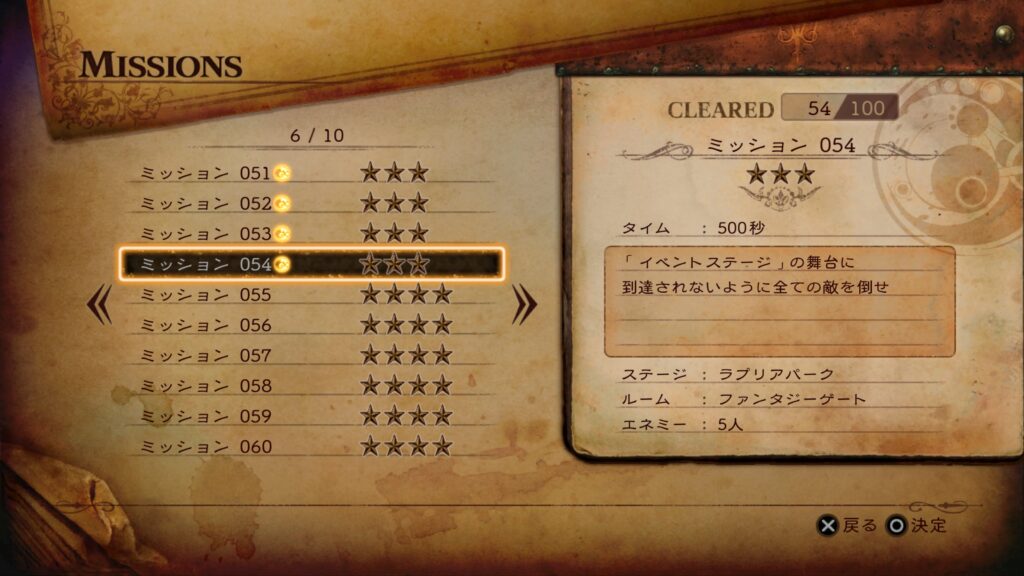Select ミッション 058 entry
Viewport: 1024px width, 576px height.
coord(310,386)
